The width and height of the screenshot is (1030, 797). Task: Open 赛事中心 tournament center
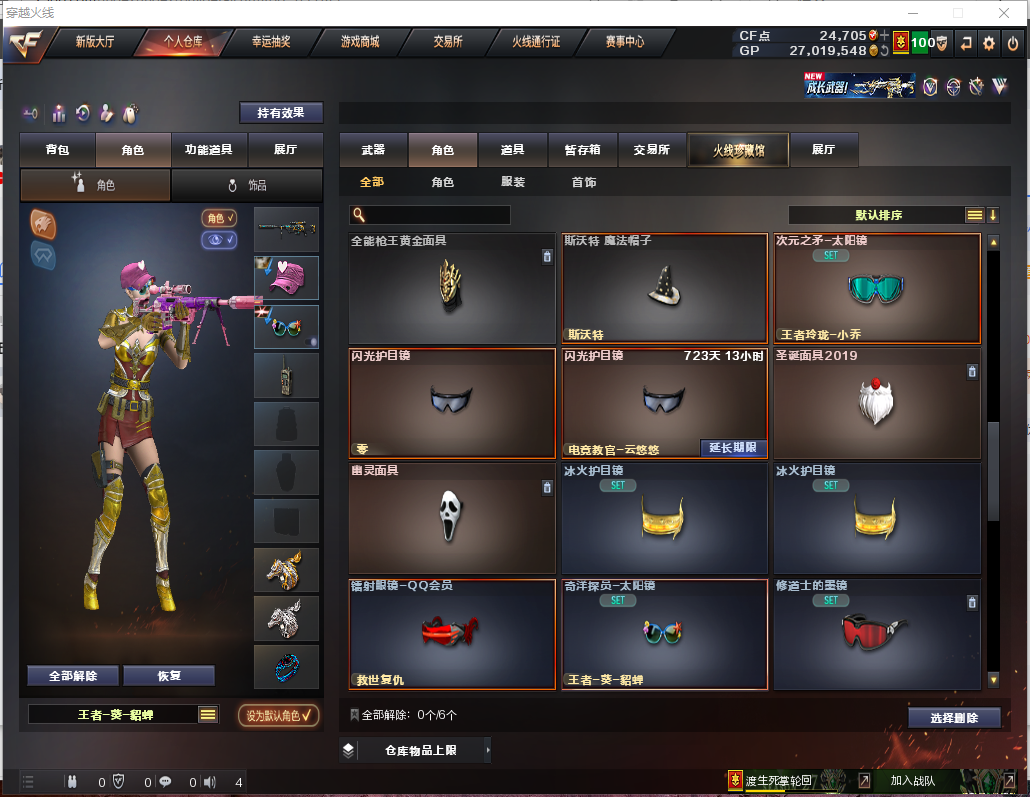tap(625, 42)
